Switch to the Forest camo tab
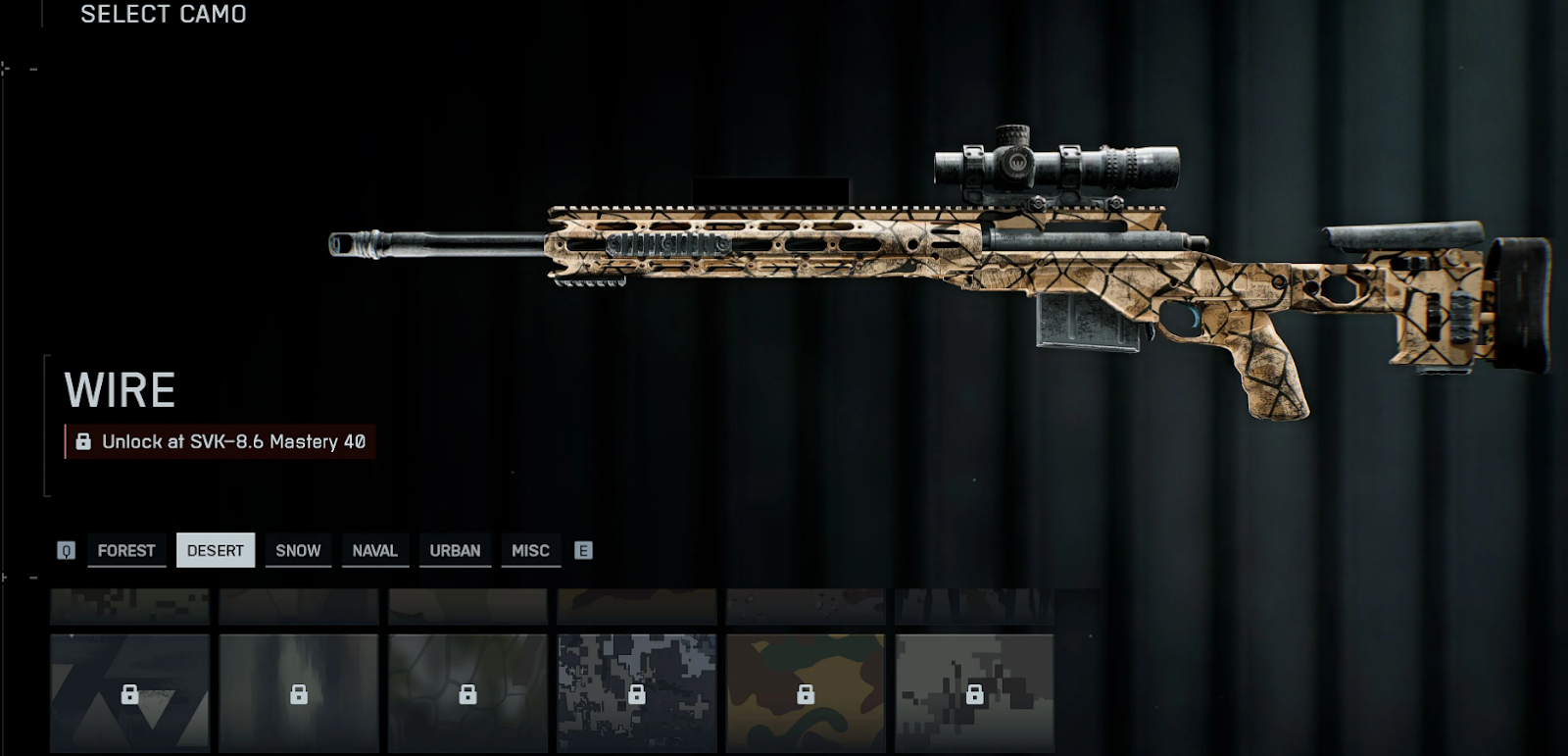This screenshot has width=1568, height=756. pyautogui.click(x=126, y=550)
